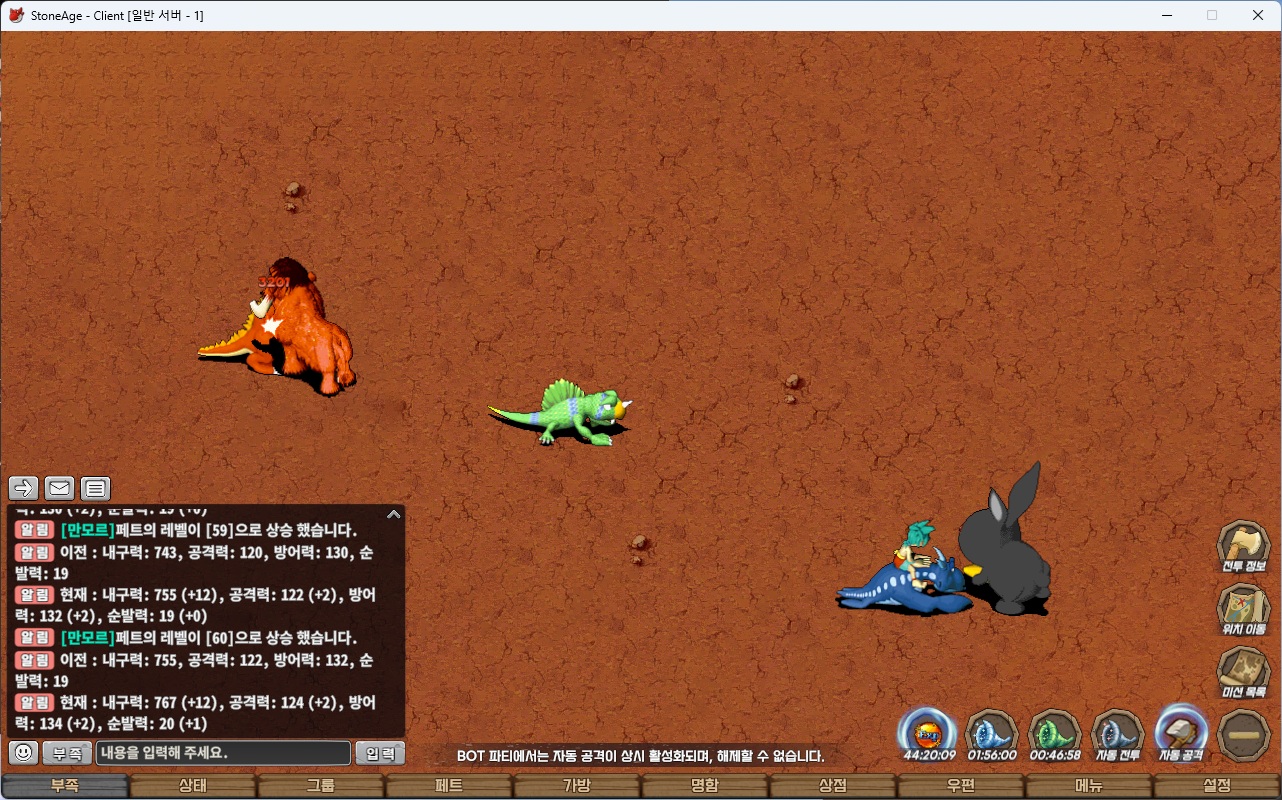Show the 명함 (Name card) panel
Screen dimensions: 1282x800
[705, 786]
